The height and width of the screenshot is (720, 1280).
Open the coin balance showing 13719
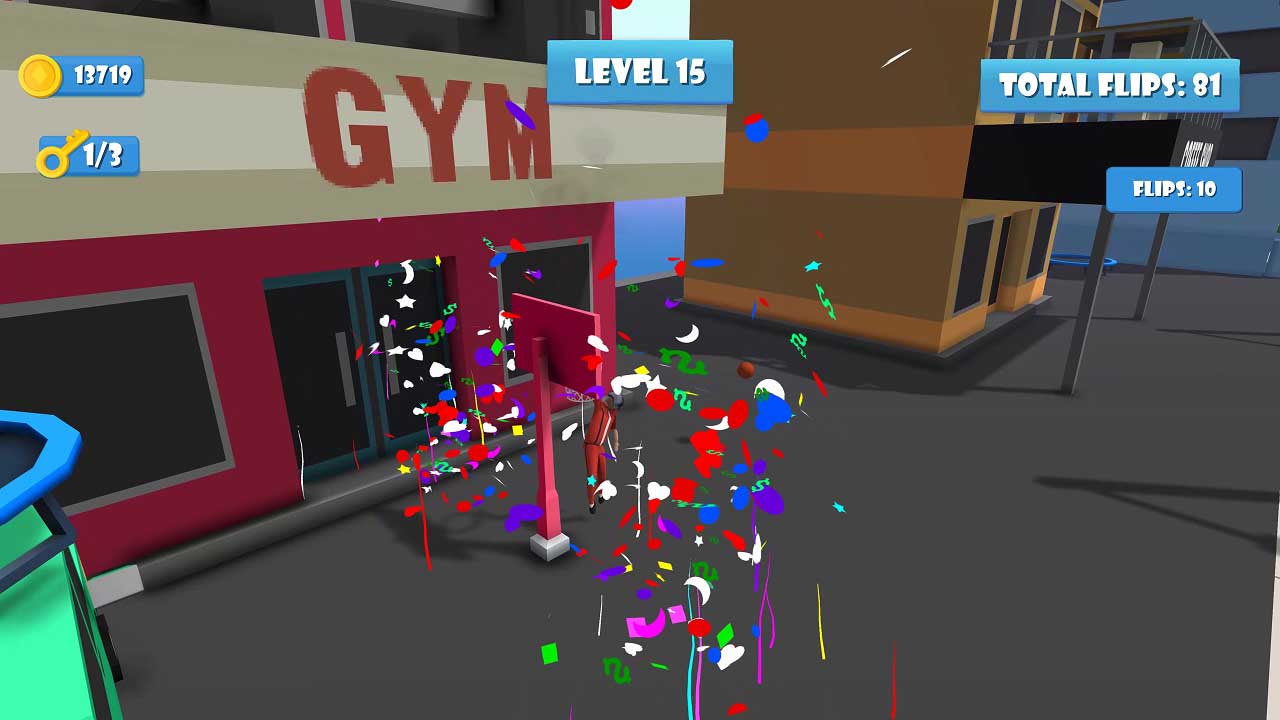(100, 73)
